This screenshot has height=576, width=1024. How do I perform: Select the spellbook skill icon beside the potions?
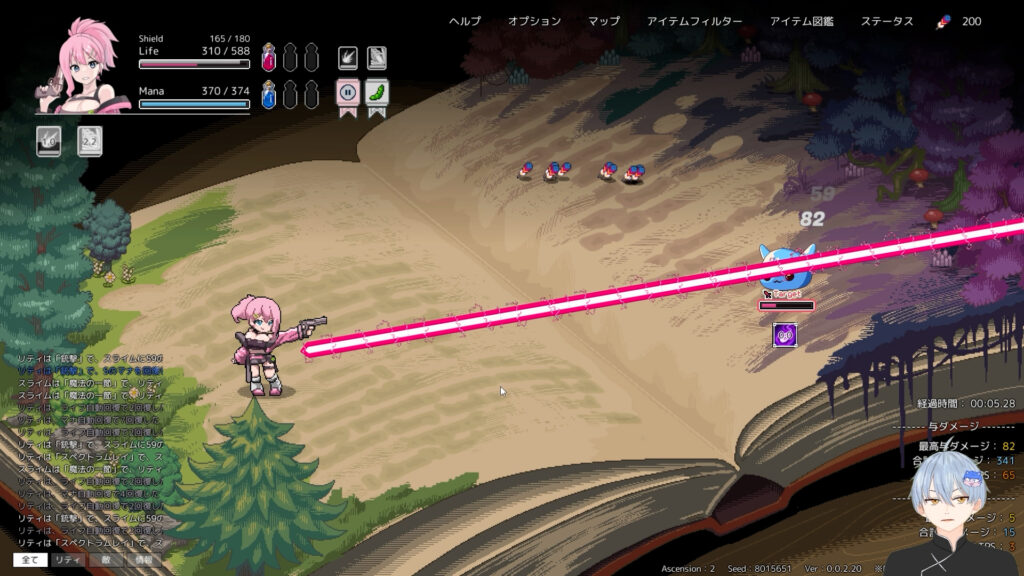click(377, 57)
